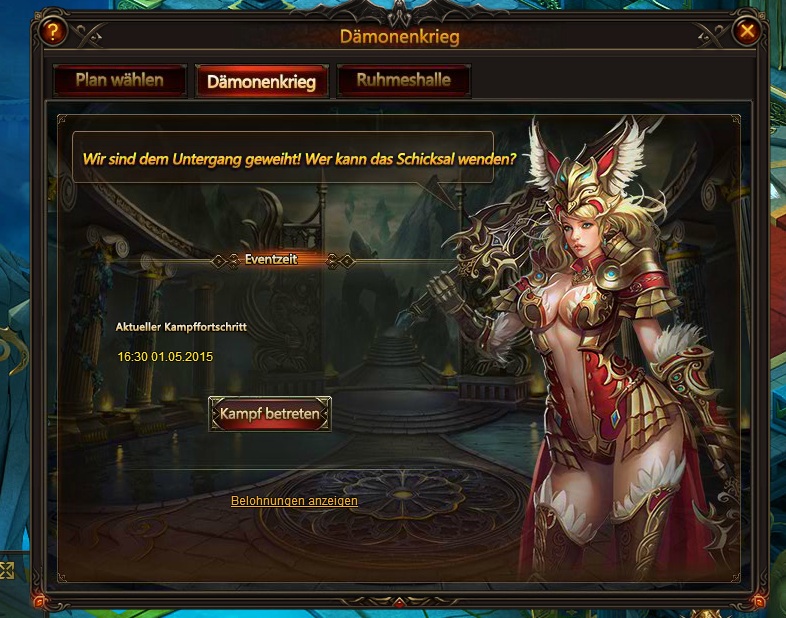Show rewards via Belohnungen anzeigen

tap(294, 501)
